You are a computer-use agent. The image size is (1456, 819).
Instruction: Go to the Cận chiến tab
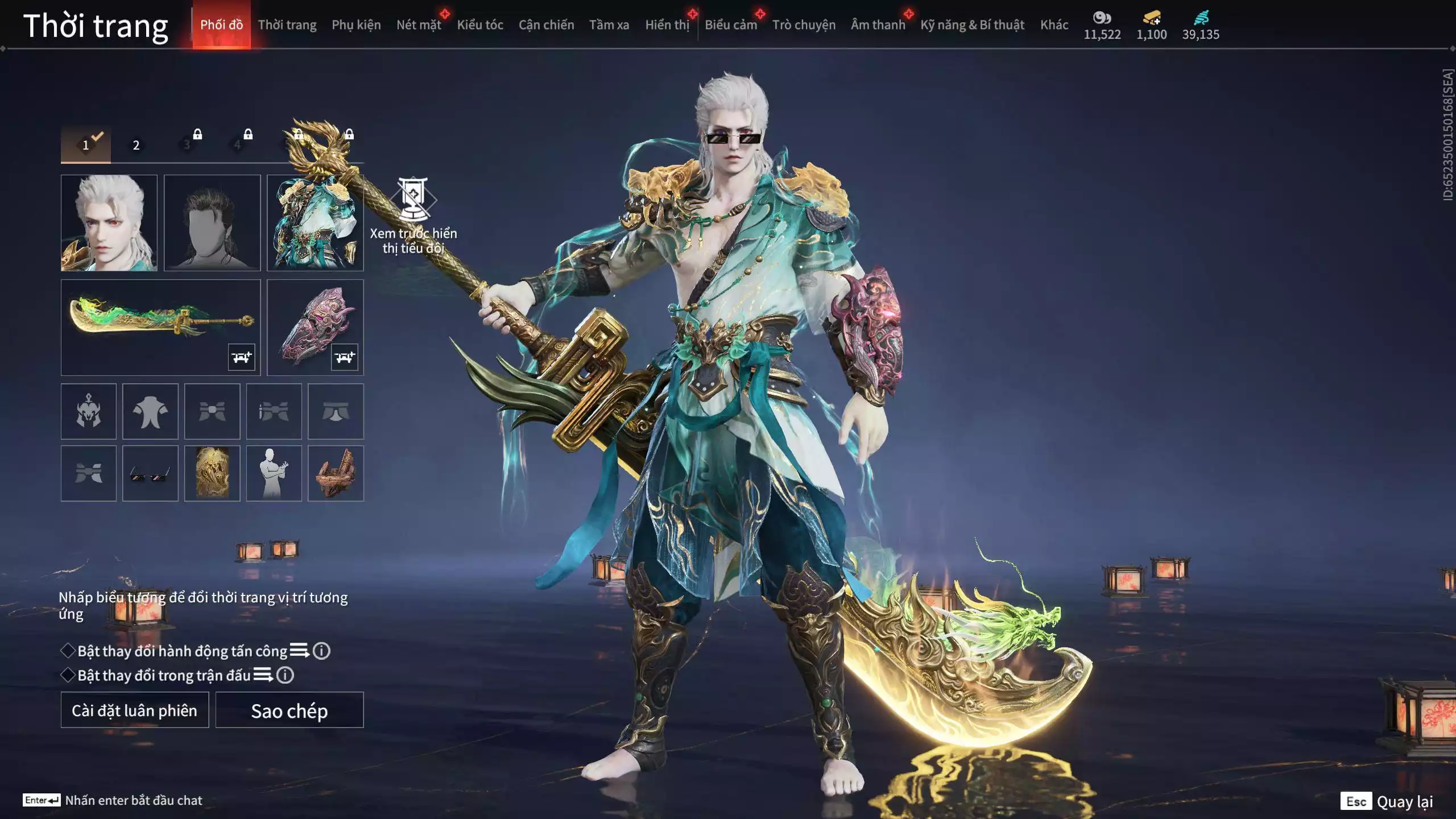(546, 25)
